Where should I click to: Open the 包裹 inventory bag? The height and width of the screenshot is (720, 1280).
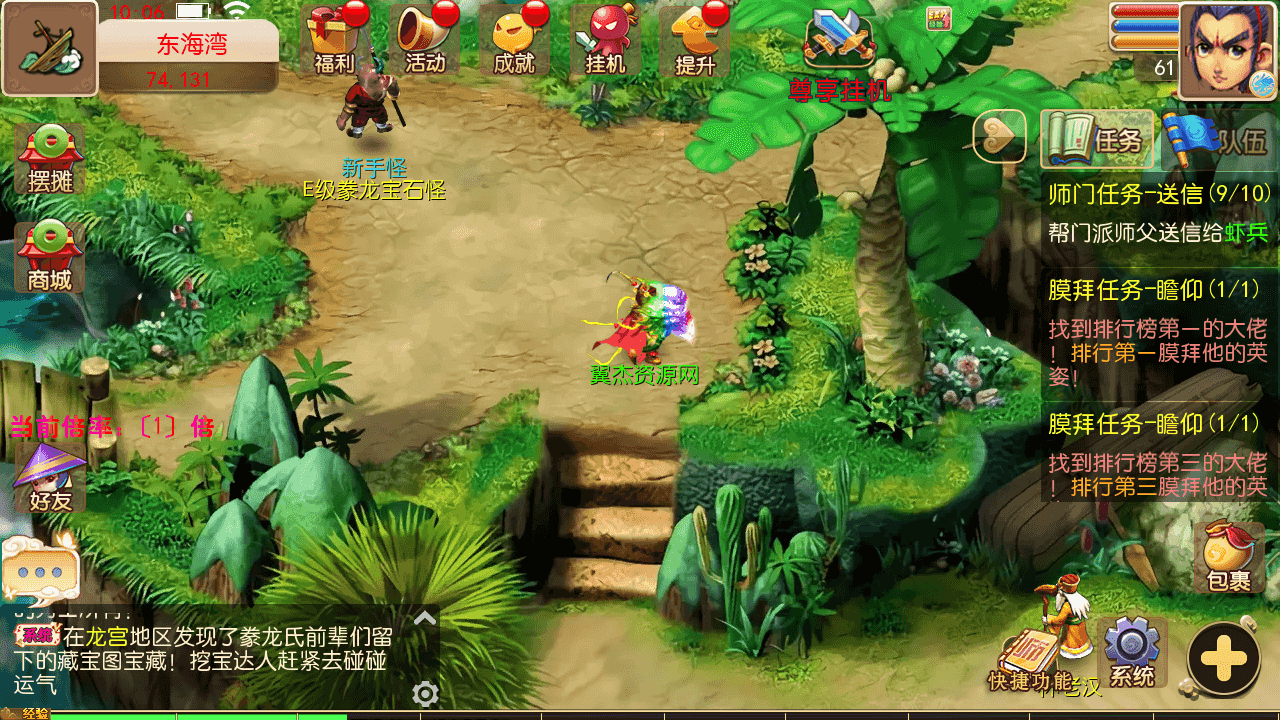pos(1229,556)
